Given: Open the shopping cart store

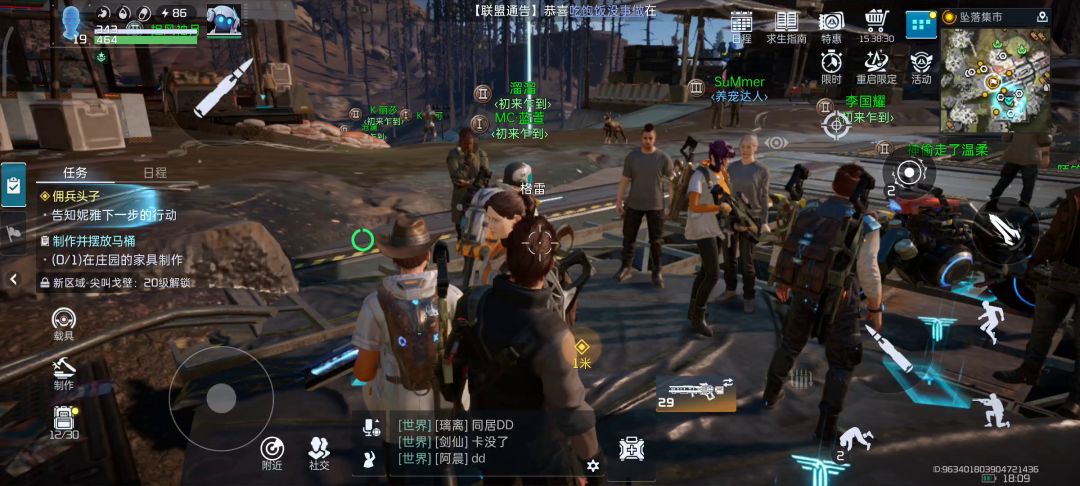Looking at the screenshot, I should coord(877,25).
